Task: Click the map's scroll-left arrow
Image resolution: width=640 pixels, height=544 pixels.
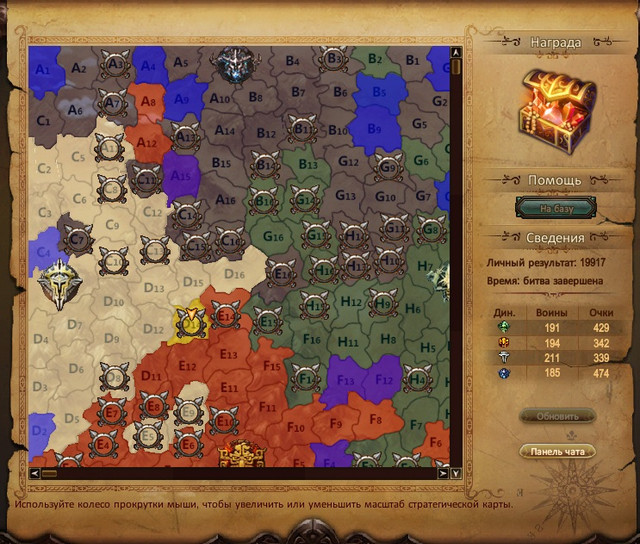Action: point(36,473)
